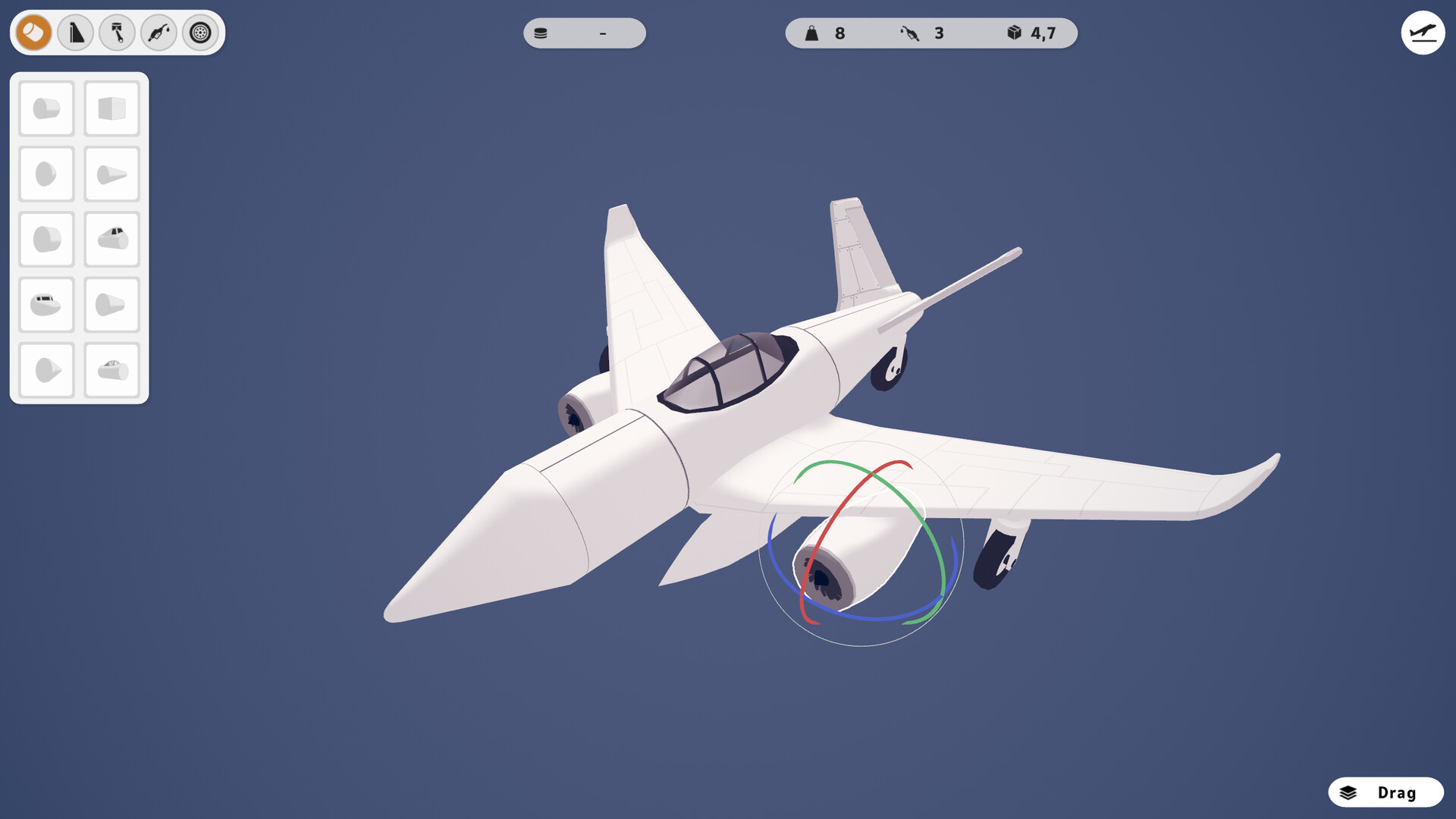The height and width of the screenshot is (819, 1456).
Task: Open the fuel category with pump nozzle icon
Action: pyautogui.click(x=158, y=33)
